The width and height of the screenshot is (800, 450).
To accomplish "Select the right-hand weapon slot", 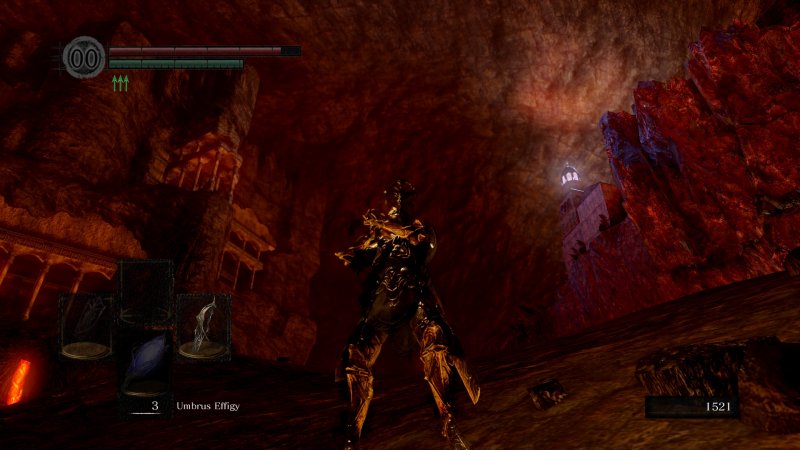I will point(204,327).
